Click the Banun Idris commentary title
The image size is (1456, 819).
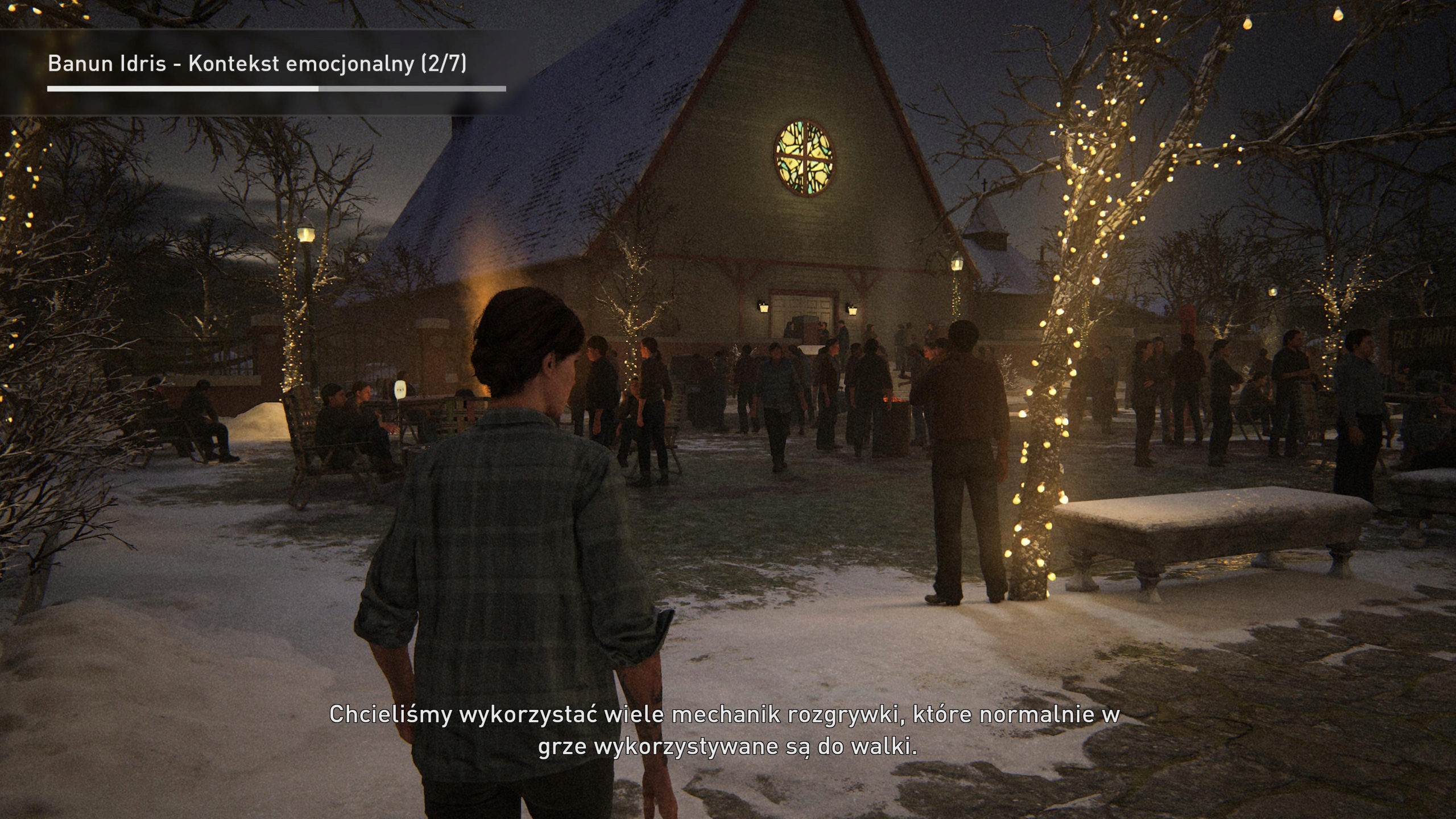click(257, 64)
